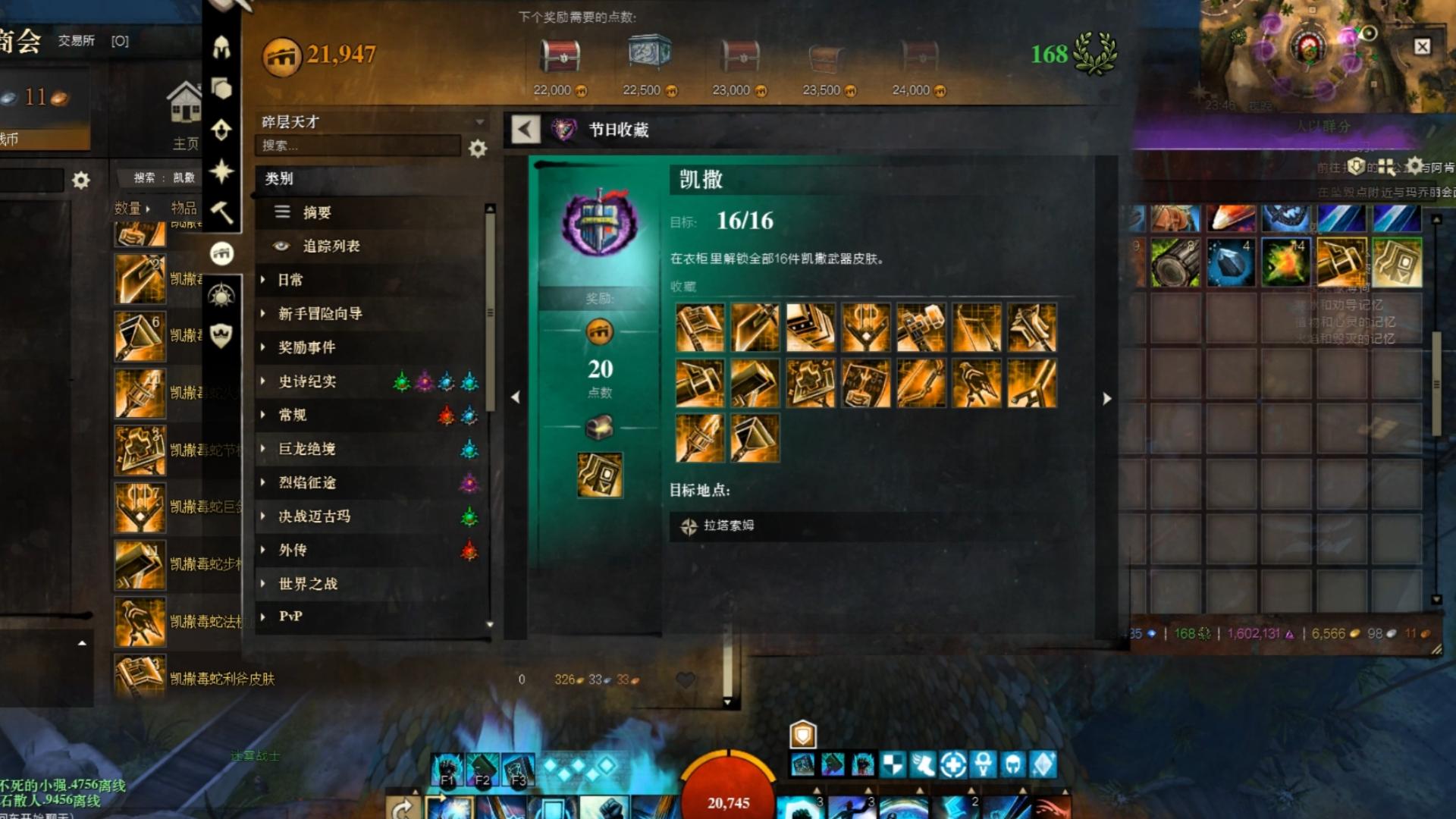
Task: Expand the 日常 category
Action: click(288, 280)
